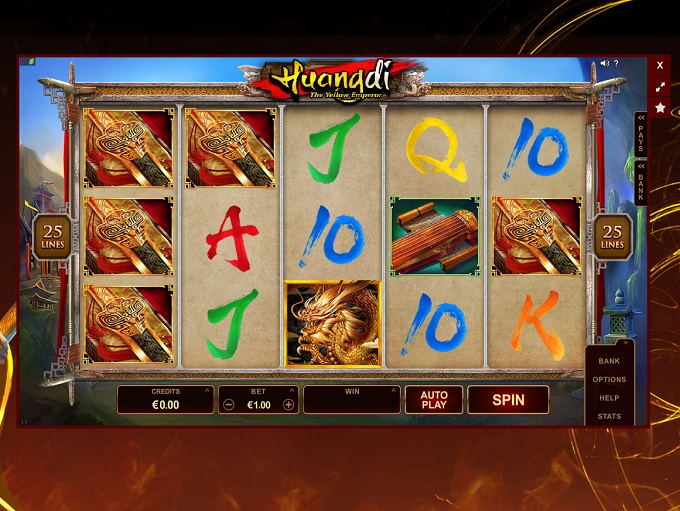Activate Auto Play

433,399
